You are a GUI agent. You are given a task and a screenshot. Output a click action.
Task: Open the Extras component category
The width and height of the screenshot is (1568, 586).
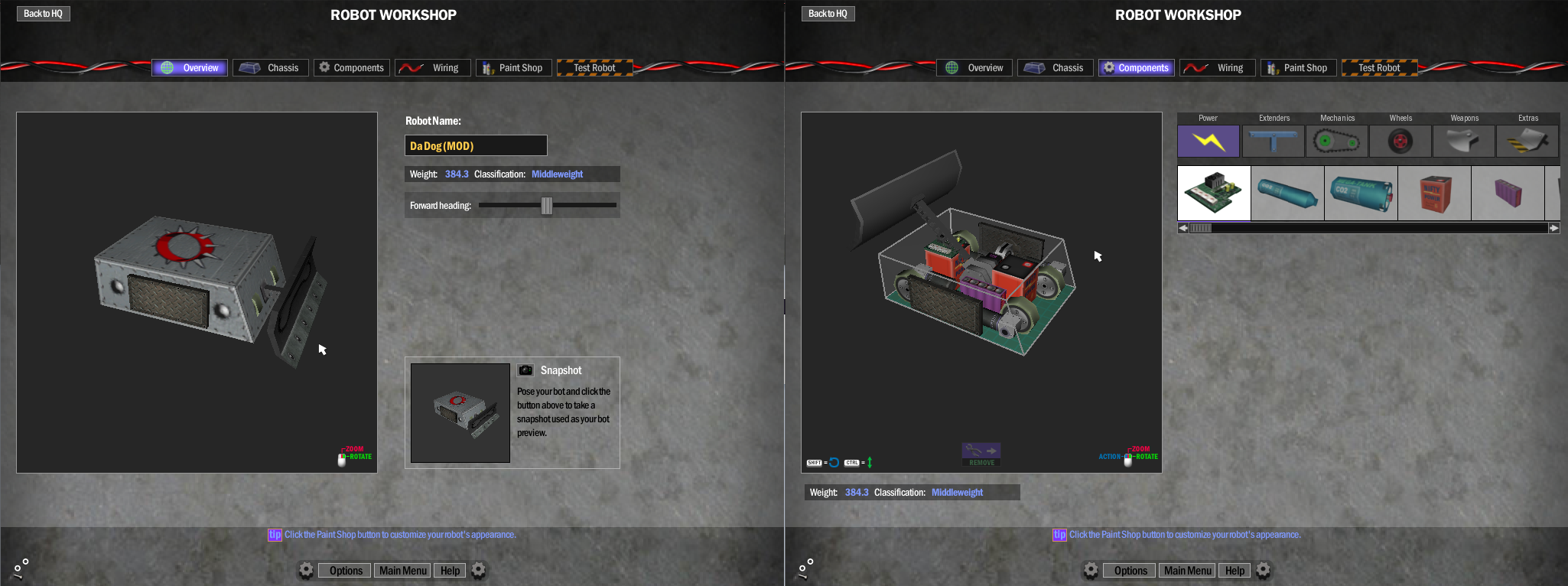pos(1527,142)
